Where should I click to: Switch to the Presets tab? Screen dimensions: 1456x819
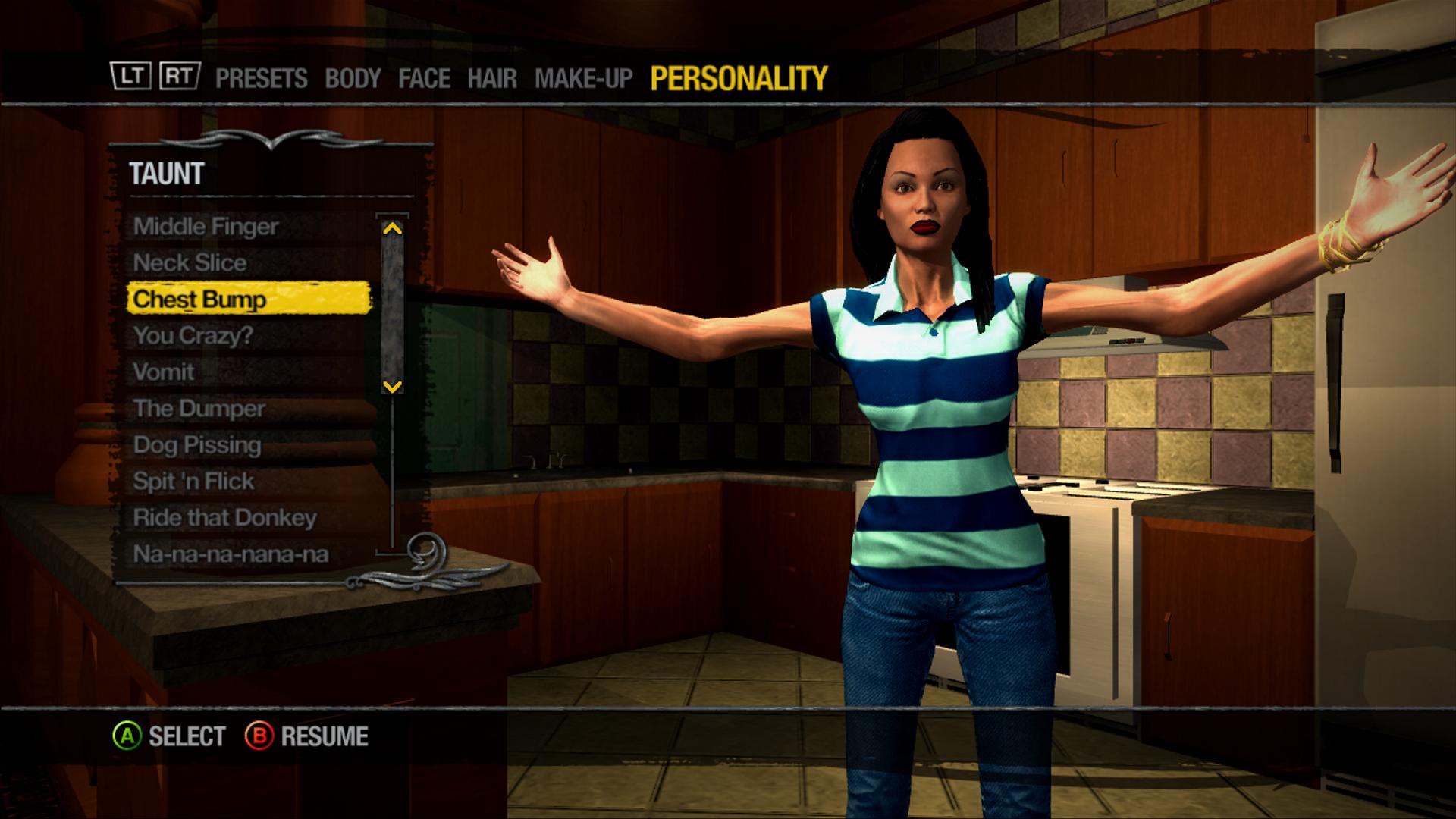(261, 78)
